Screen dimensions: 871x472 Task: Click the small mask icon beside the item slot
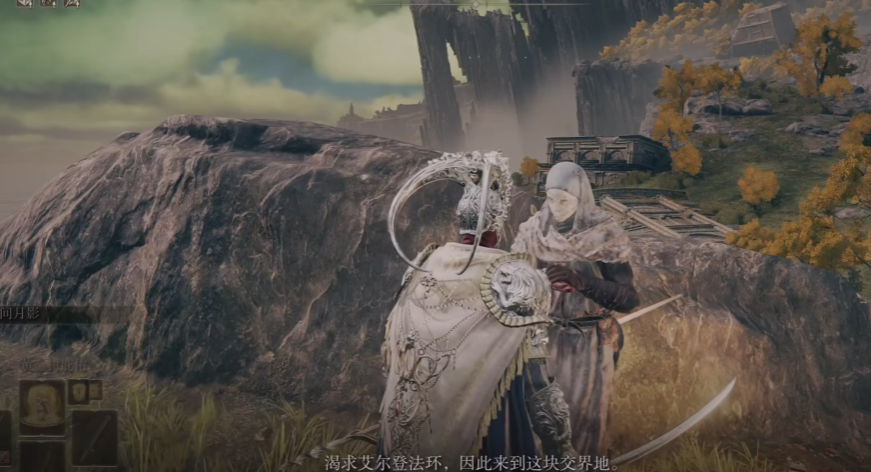[78, 391]
